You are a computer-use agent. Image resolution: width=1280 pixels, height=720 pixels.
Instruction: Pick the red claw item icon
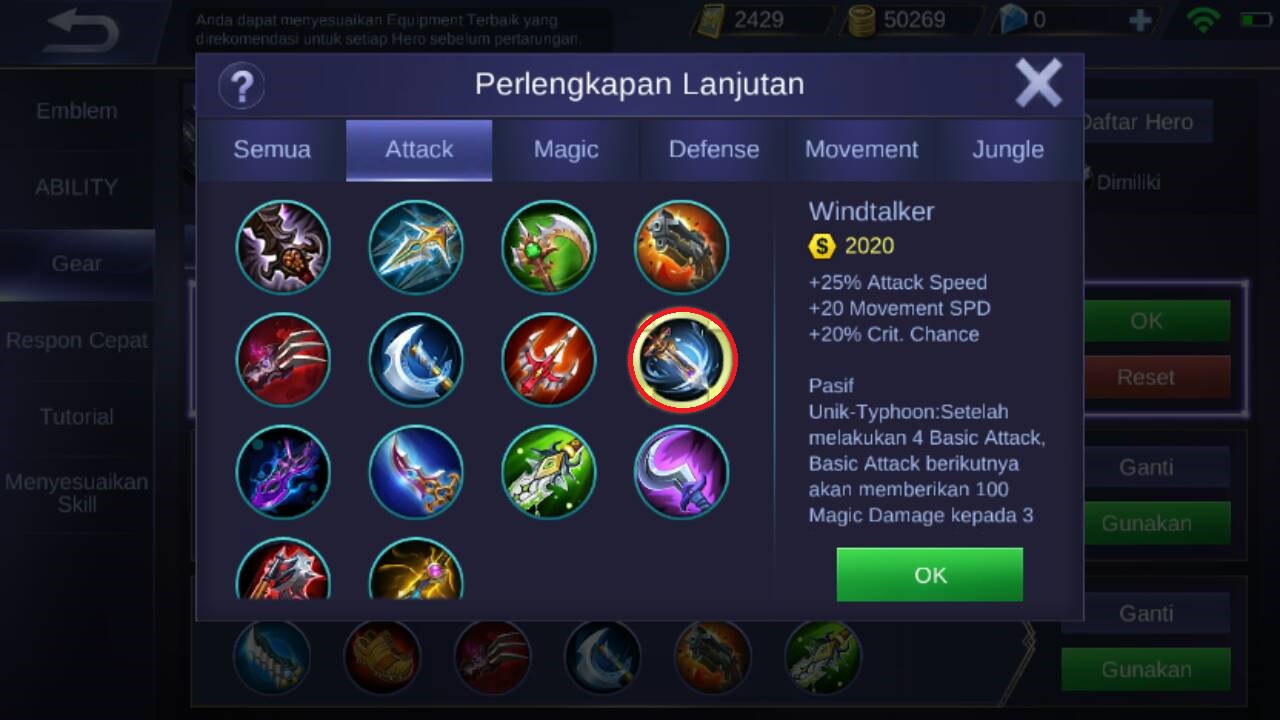point(283,359)
